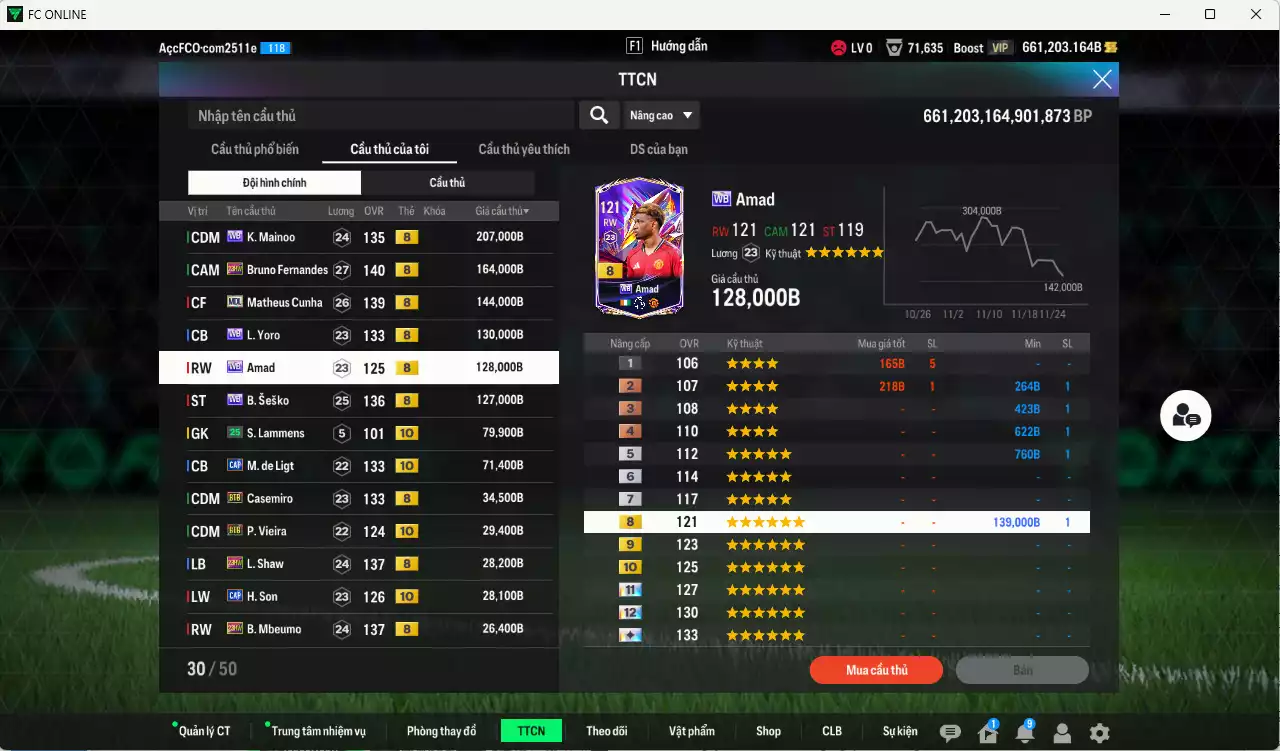Click the magnifier search icon
1280x751 pixels.
598,115
